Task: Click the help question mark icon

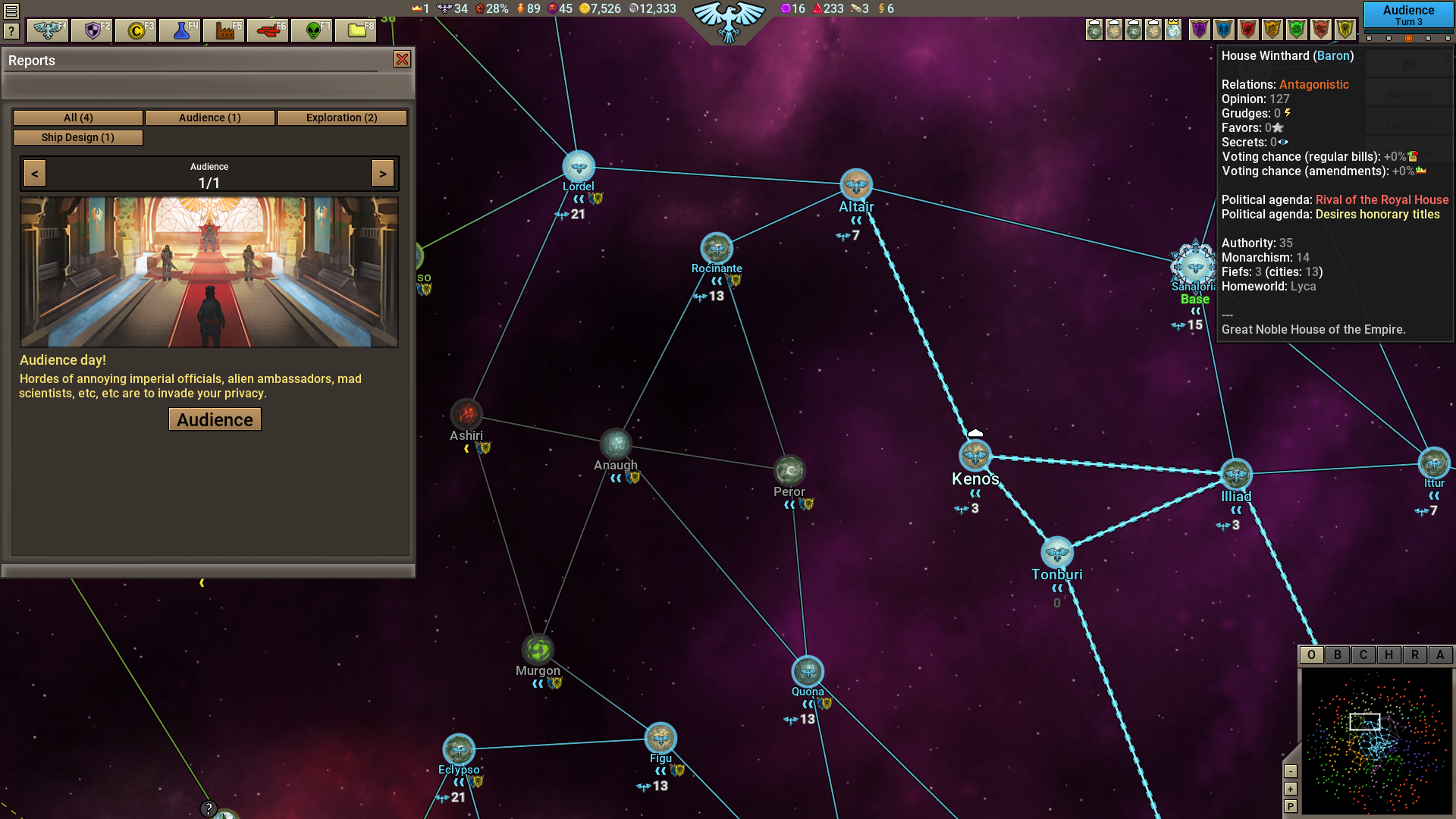Action: click(12, 30)
